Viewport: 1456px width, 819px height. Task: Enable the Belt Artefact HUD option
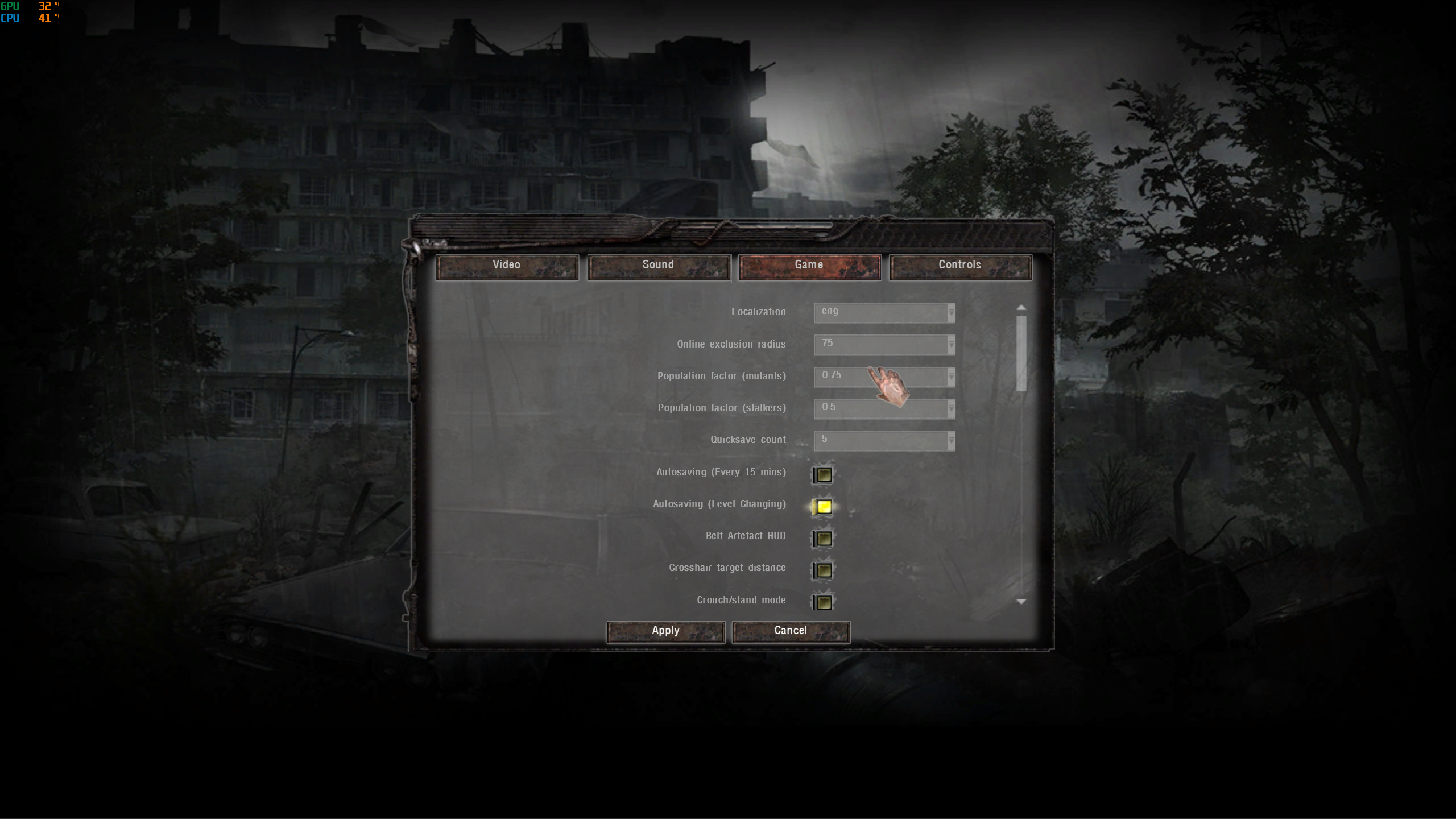click(824, 539)
